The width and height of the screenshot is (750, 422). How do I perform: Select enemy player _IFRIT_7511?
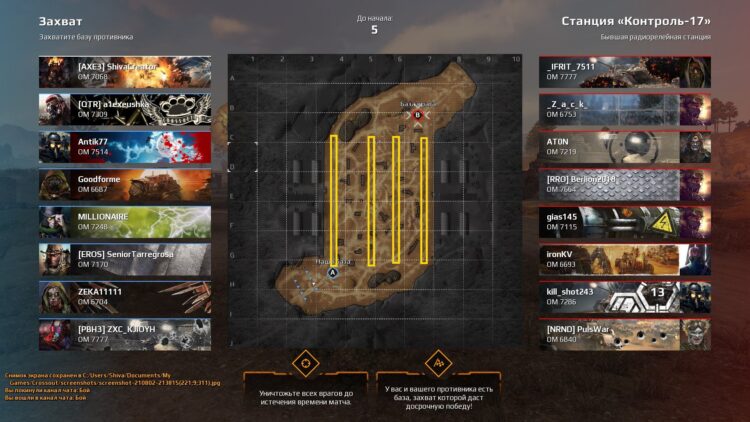[x=625, y=72]
